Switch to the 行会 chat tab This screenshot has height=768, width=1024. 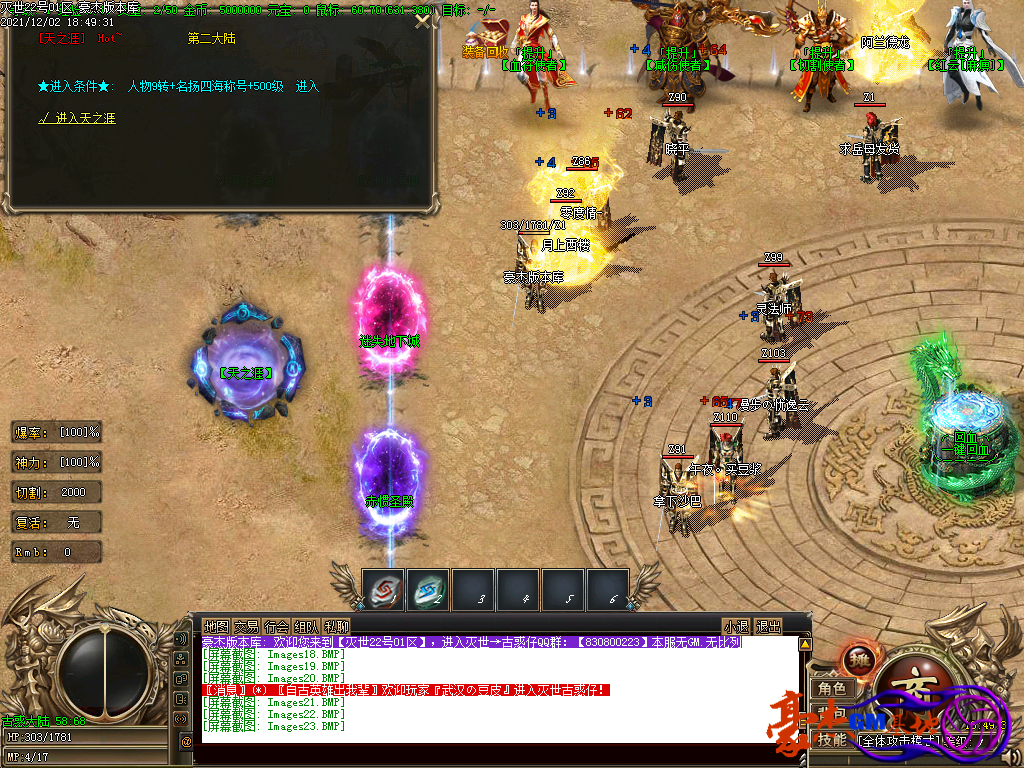[276, 627]
